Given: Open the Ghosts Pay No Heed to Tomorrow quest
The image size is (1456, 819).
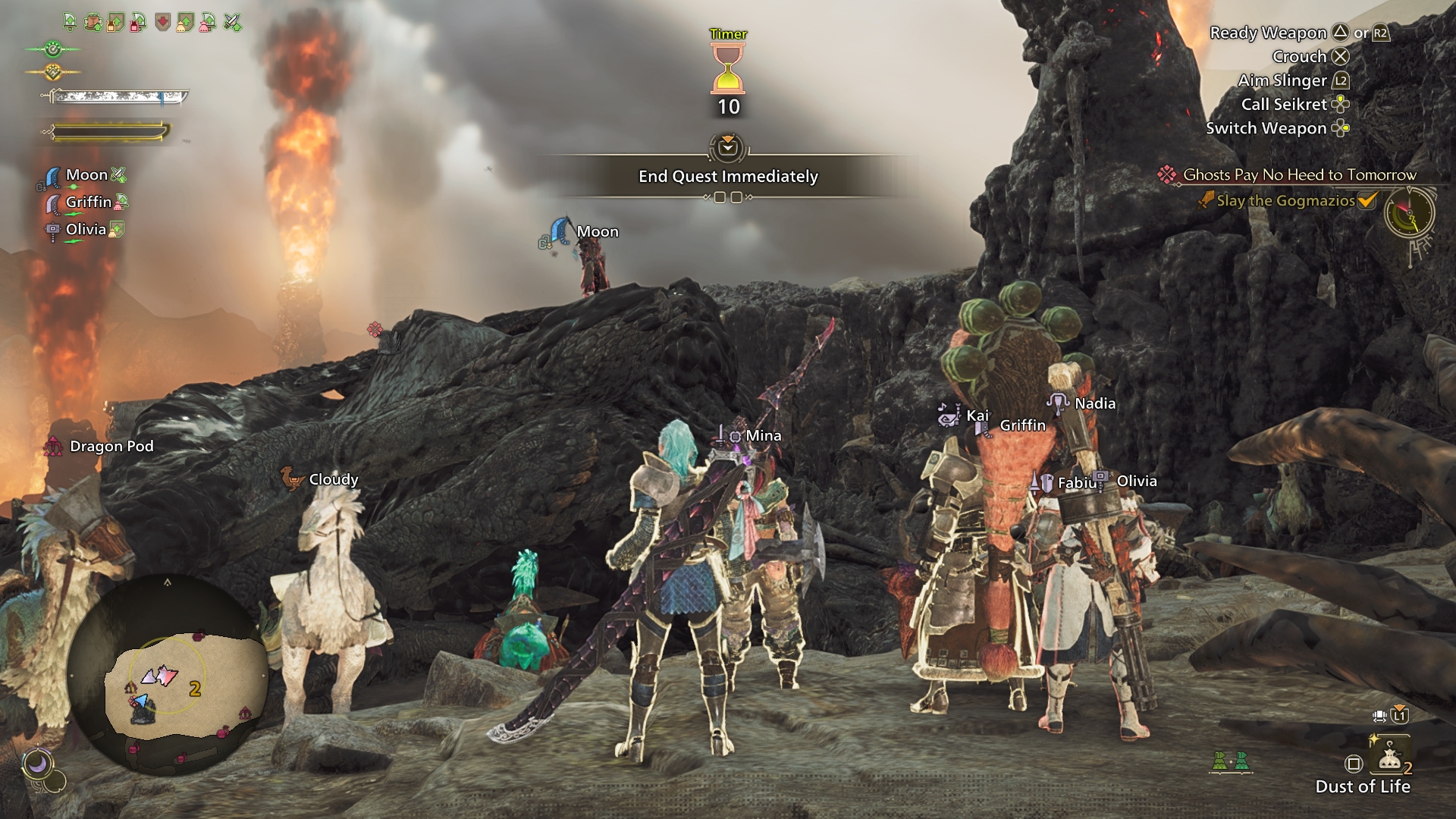Looking at the screenshot, I should (x=1299, y=175).
